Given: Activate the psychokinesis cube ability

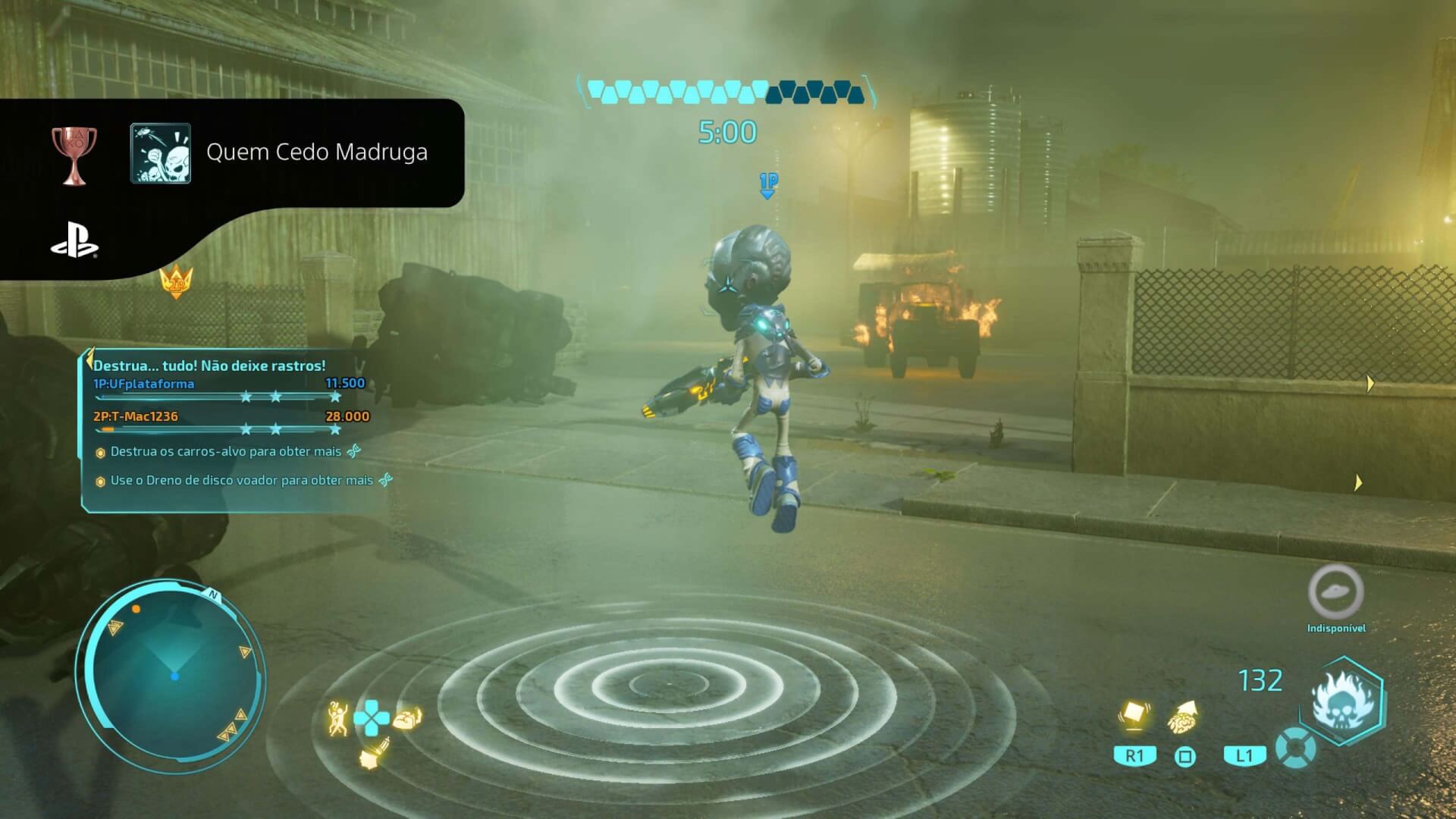Looking at the screenshot, I should pyautogui.click(x=1133, y=716).
